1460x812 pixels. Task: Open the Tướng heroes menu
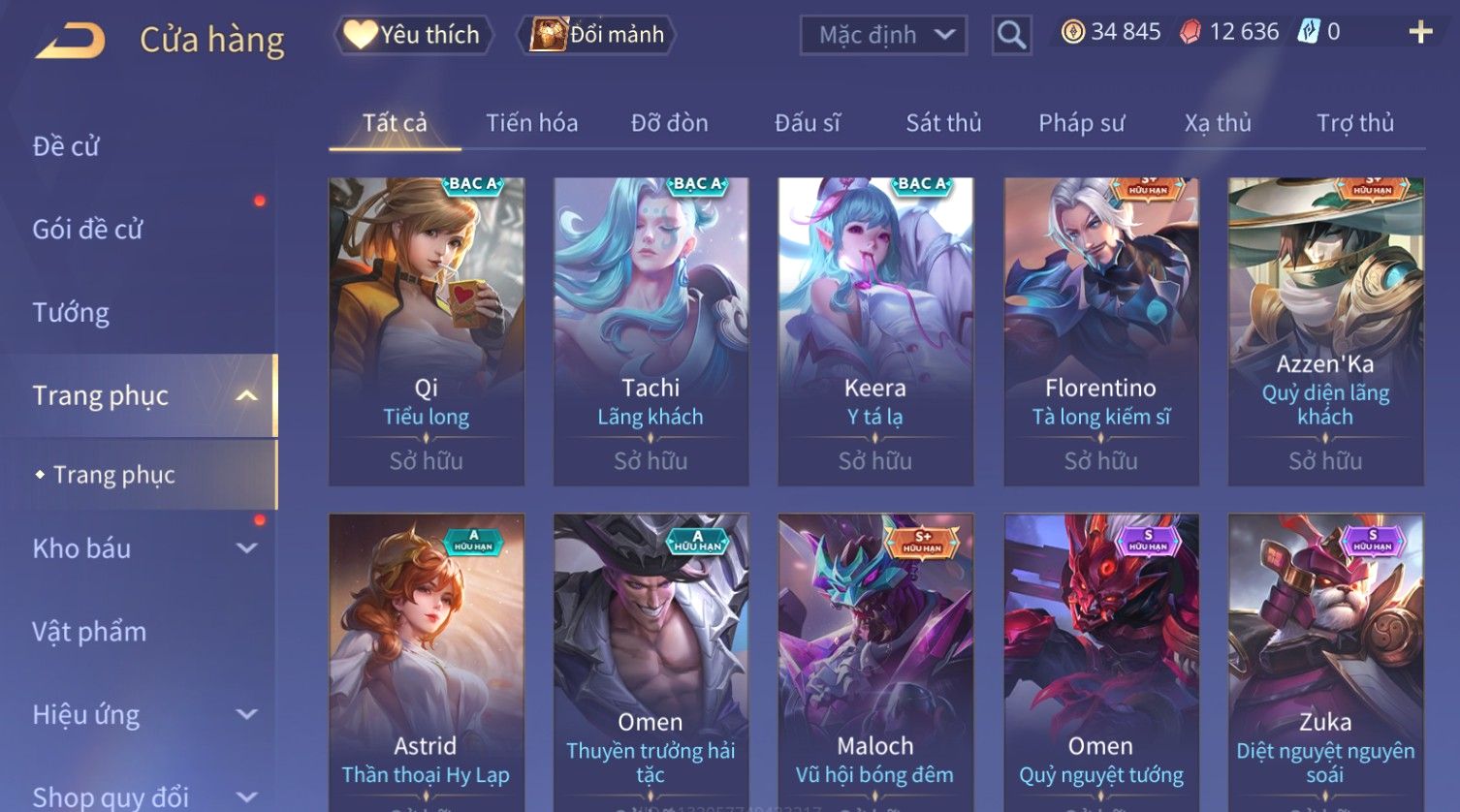71,313
